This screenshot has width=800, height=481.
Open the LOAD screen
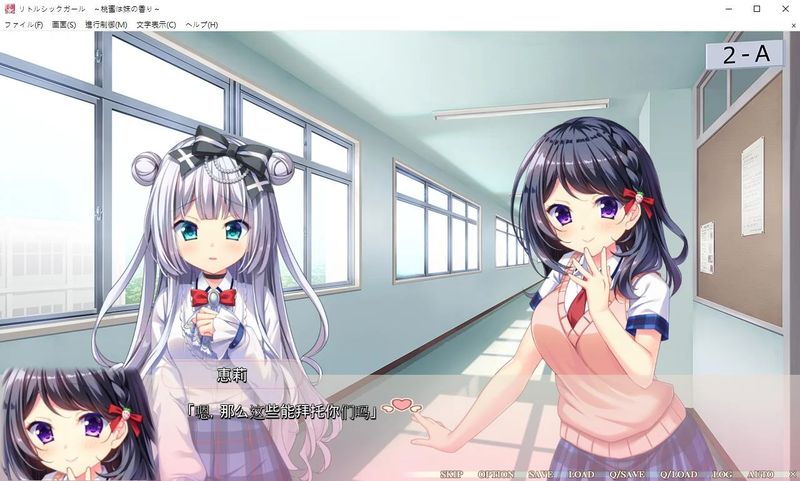[x=581, y=473]
